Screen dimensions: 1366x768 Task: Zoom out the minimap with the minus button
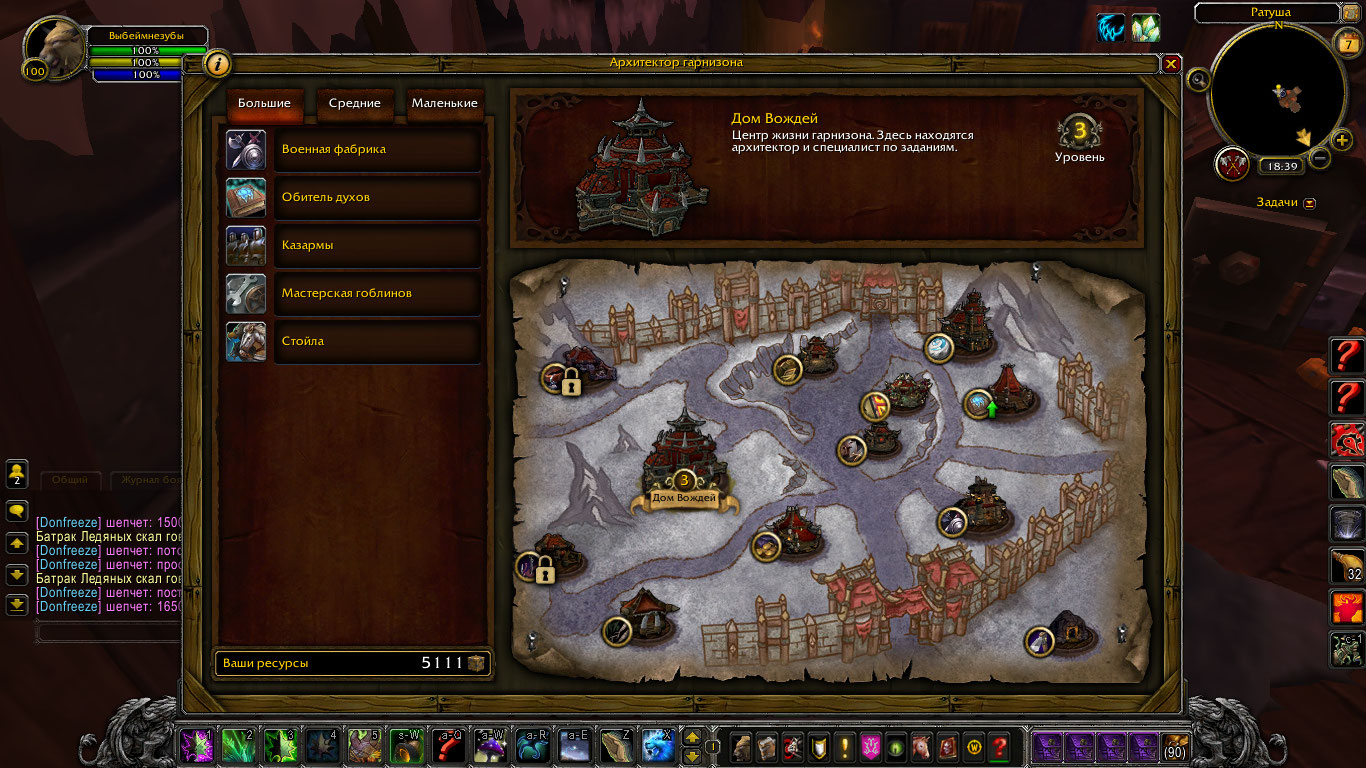pos(1320,158)
